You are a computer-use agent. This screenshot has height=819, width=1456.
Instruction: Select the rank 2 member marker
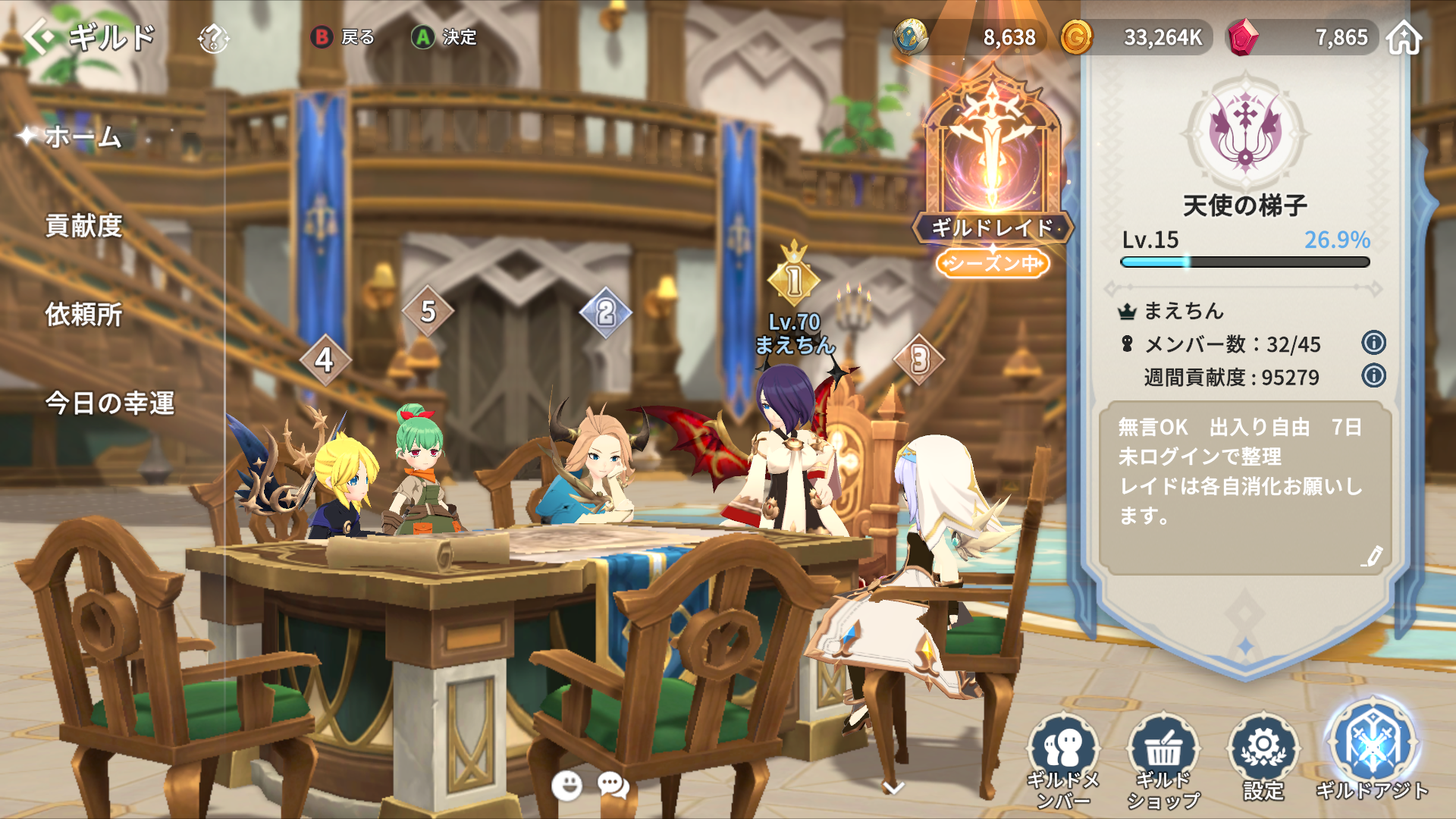point(605,312)
